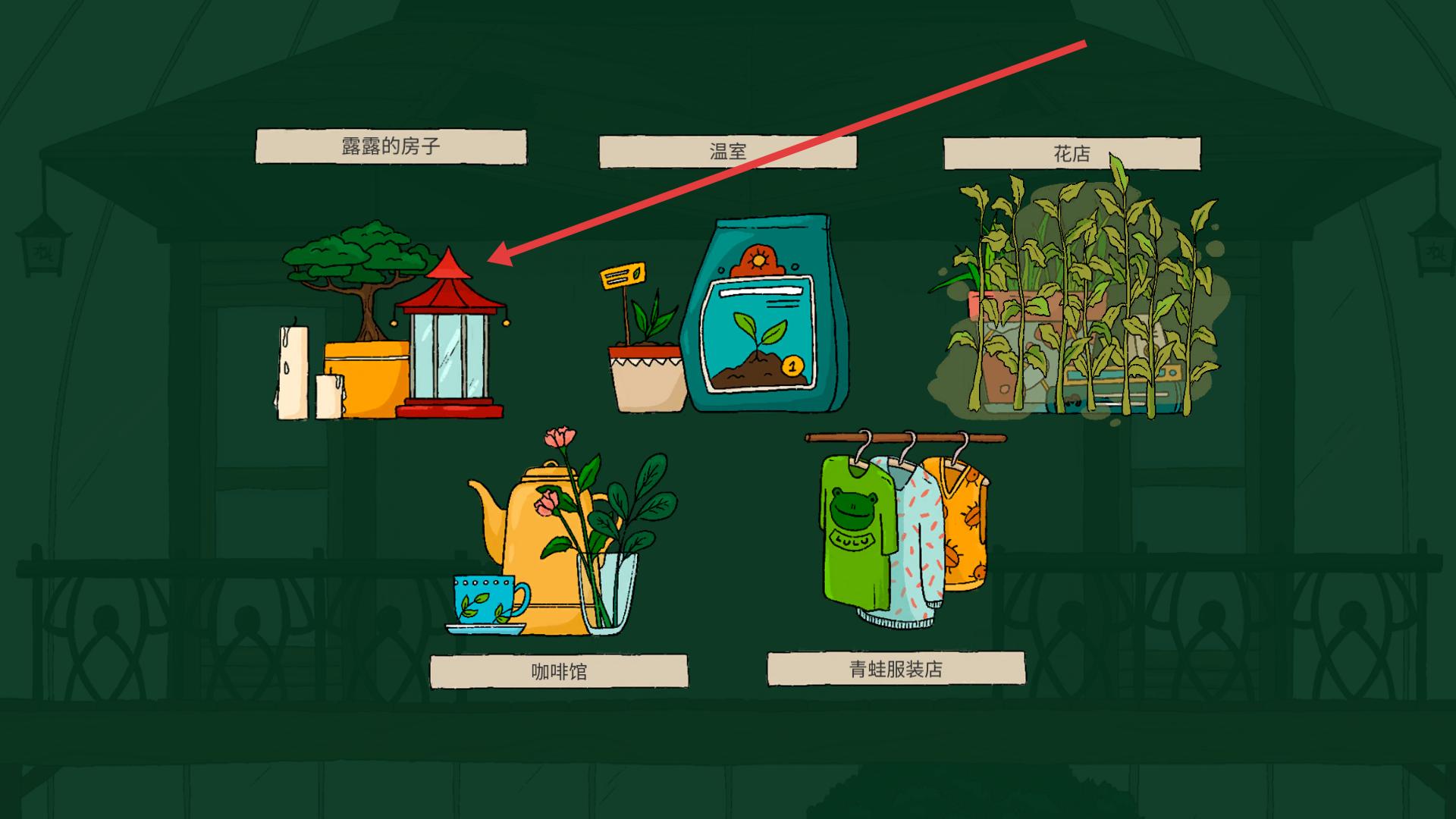Click the 花店 sign

(1071, 149)
